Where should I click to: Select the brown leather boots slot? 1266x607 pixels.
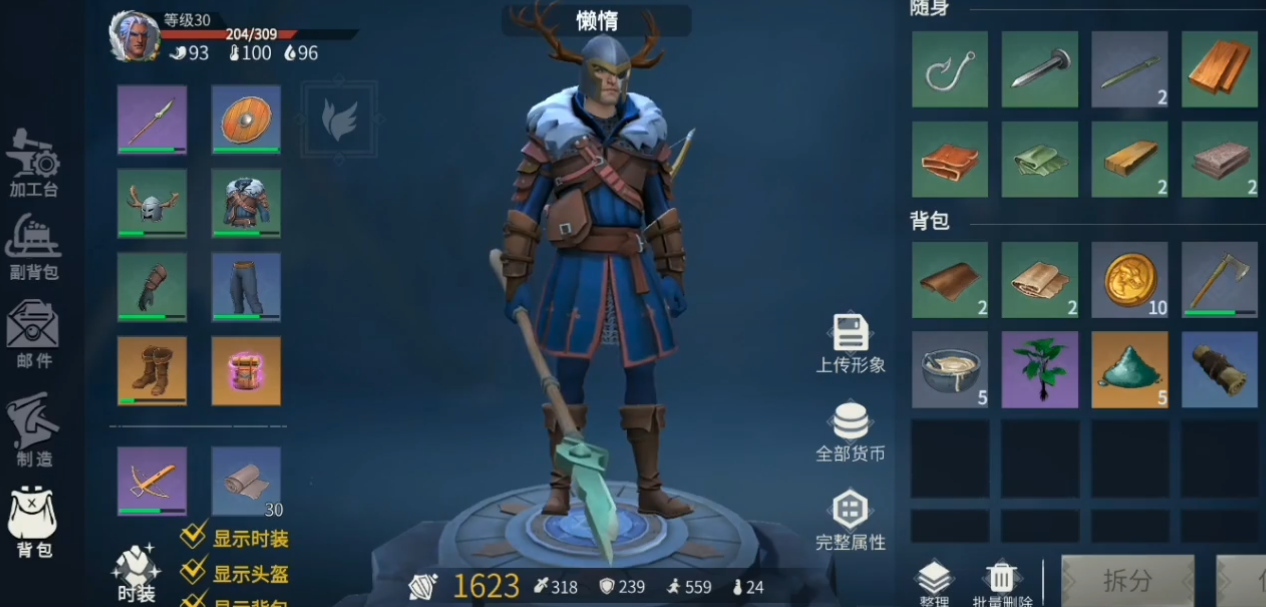(x=152, y=370)
